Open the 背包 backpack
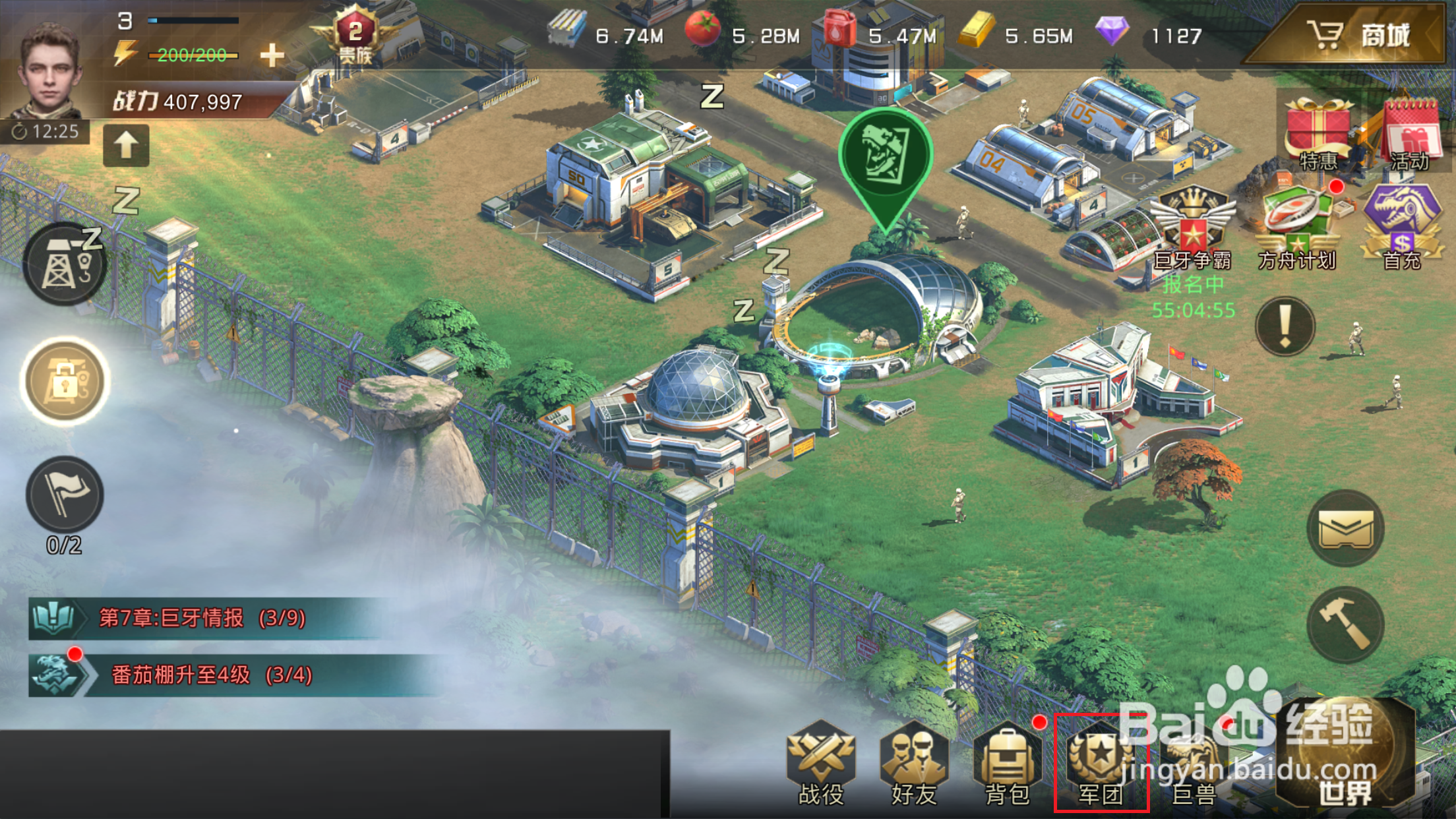1456x819 pixels. pos(1007,765)
